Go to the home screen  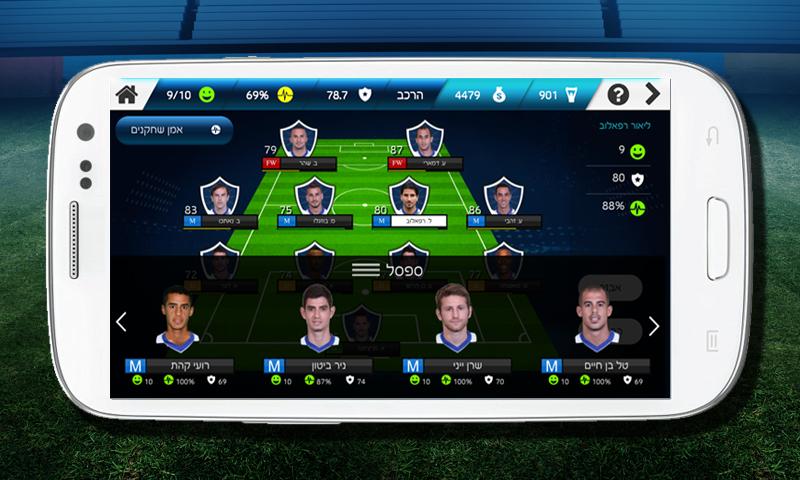click(126, 96)
